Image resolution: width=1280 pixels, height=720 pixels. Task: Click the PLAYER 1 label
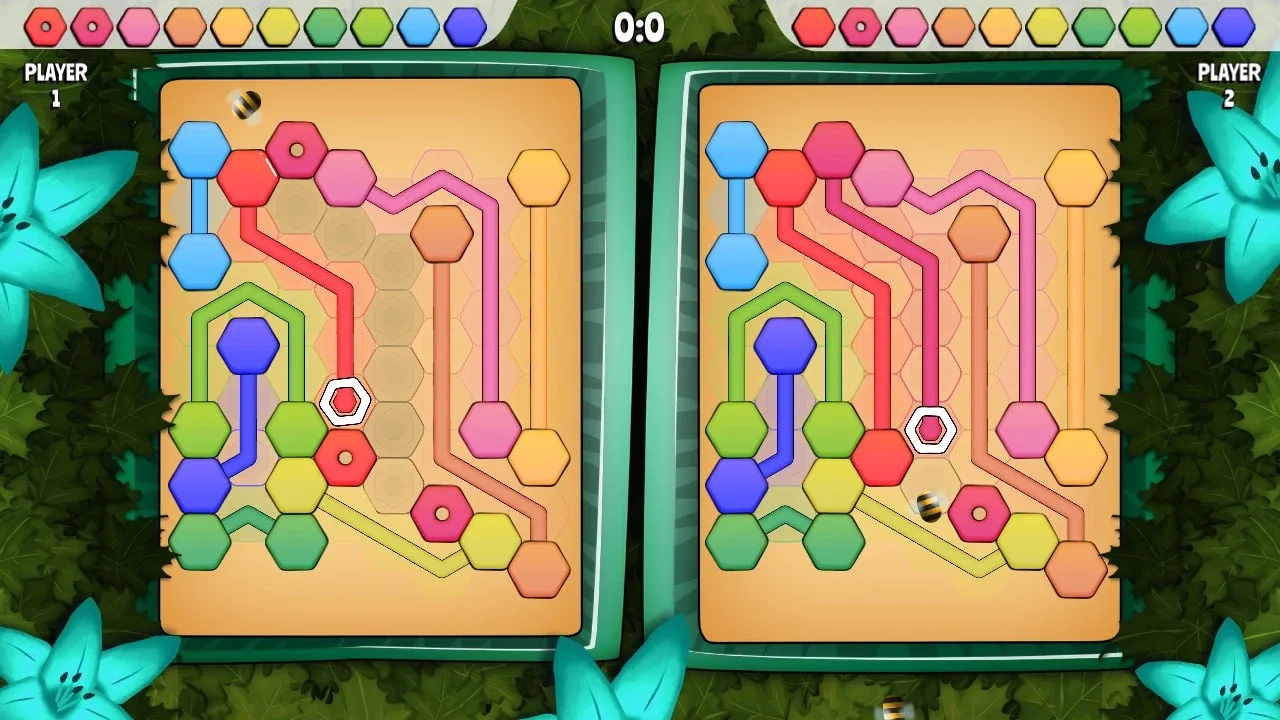[x=56, y=80]
